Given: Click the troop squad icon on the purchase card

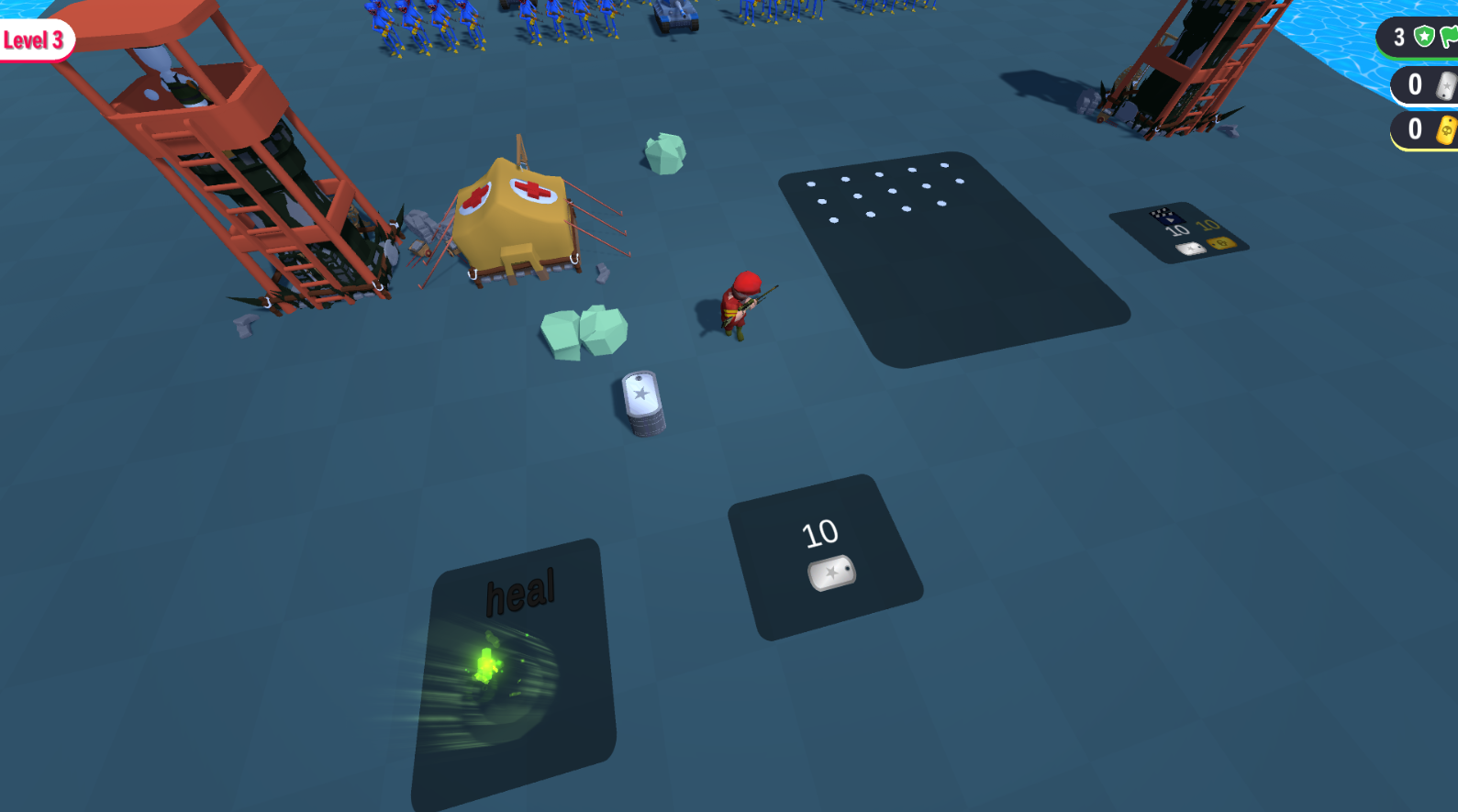Looking at the screenshot, I should [1165, 217].
